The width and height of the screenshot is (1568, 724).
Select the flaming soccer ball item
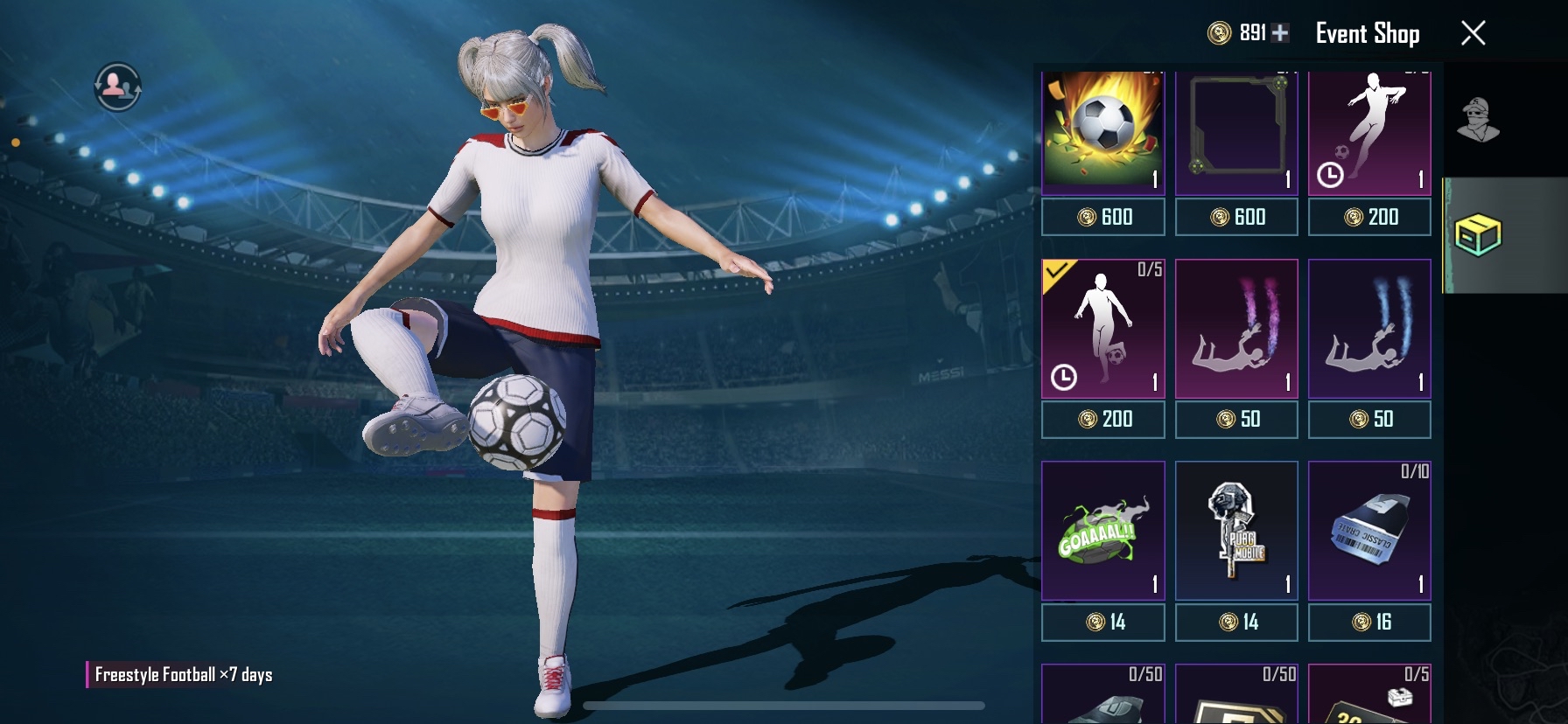tap(1102, 131)
